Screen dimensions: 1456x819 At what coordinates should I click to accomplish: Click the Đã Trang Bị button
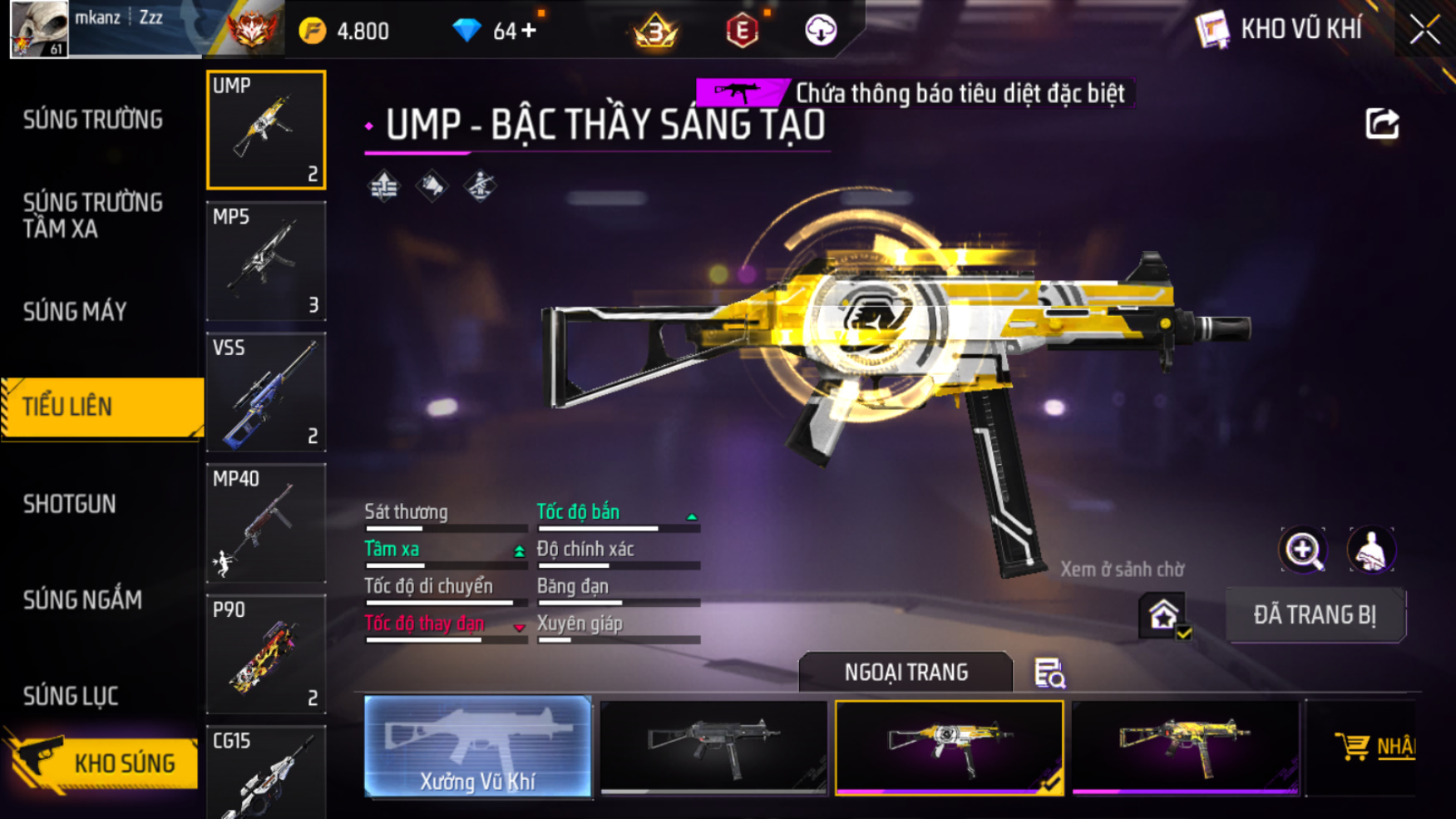click(1315, 615)
